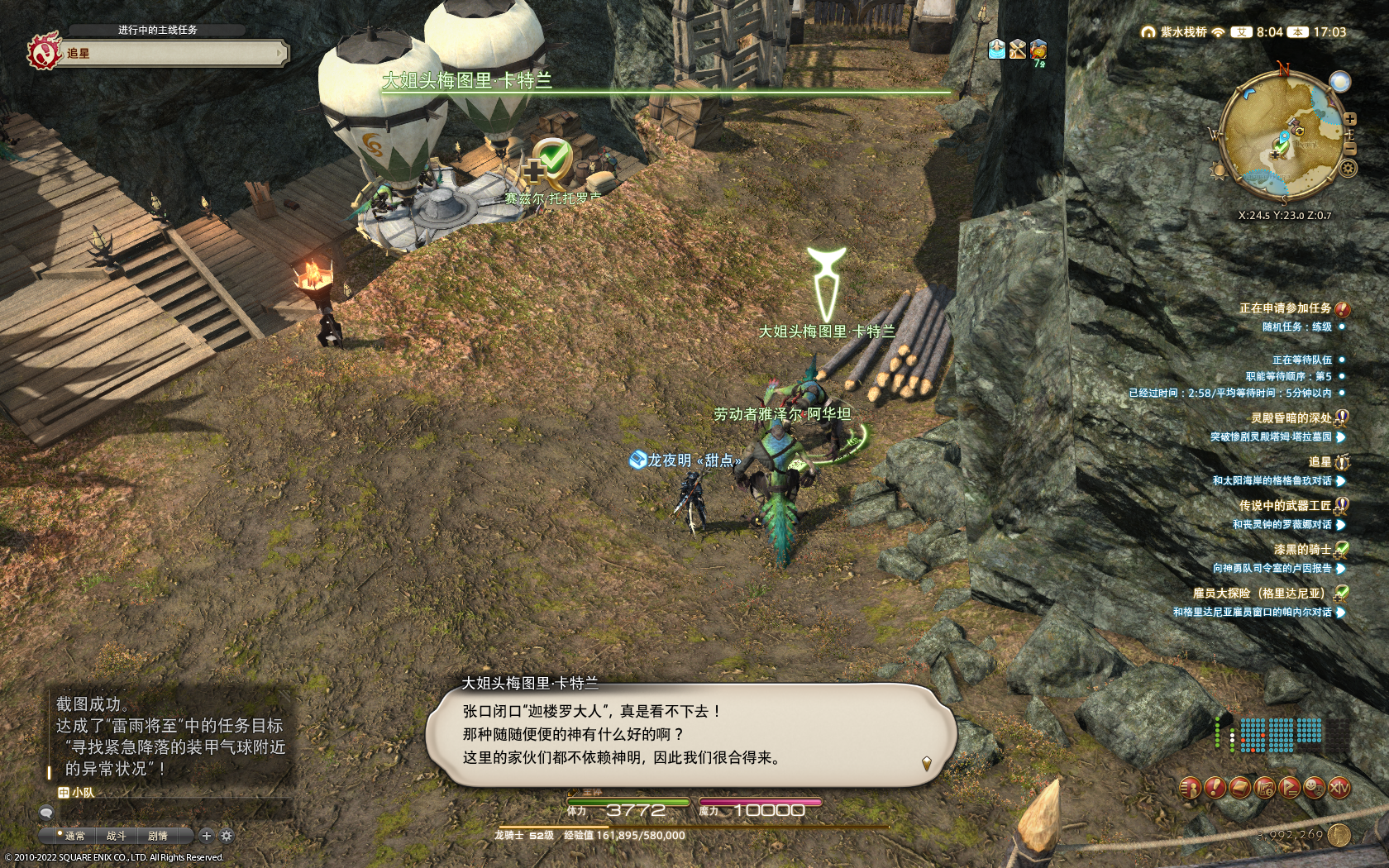
Task: Open the Social smiley faces menu icon
Action: pos(1314,788)
